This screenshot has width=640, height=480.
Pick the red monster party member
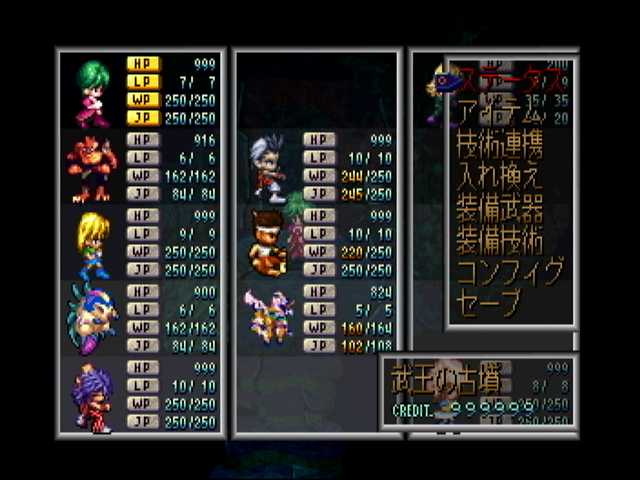click(92, 166)
